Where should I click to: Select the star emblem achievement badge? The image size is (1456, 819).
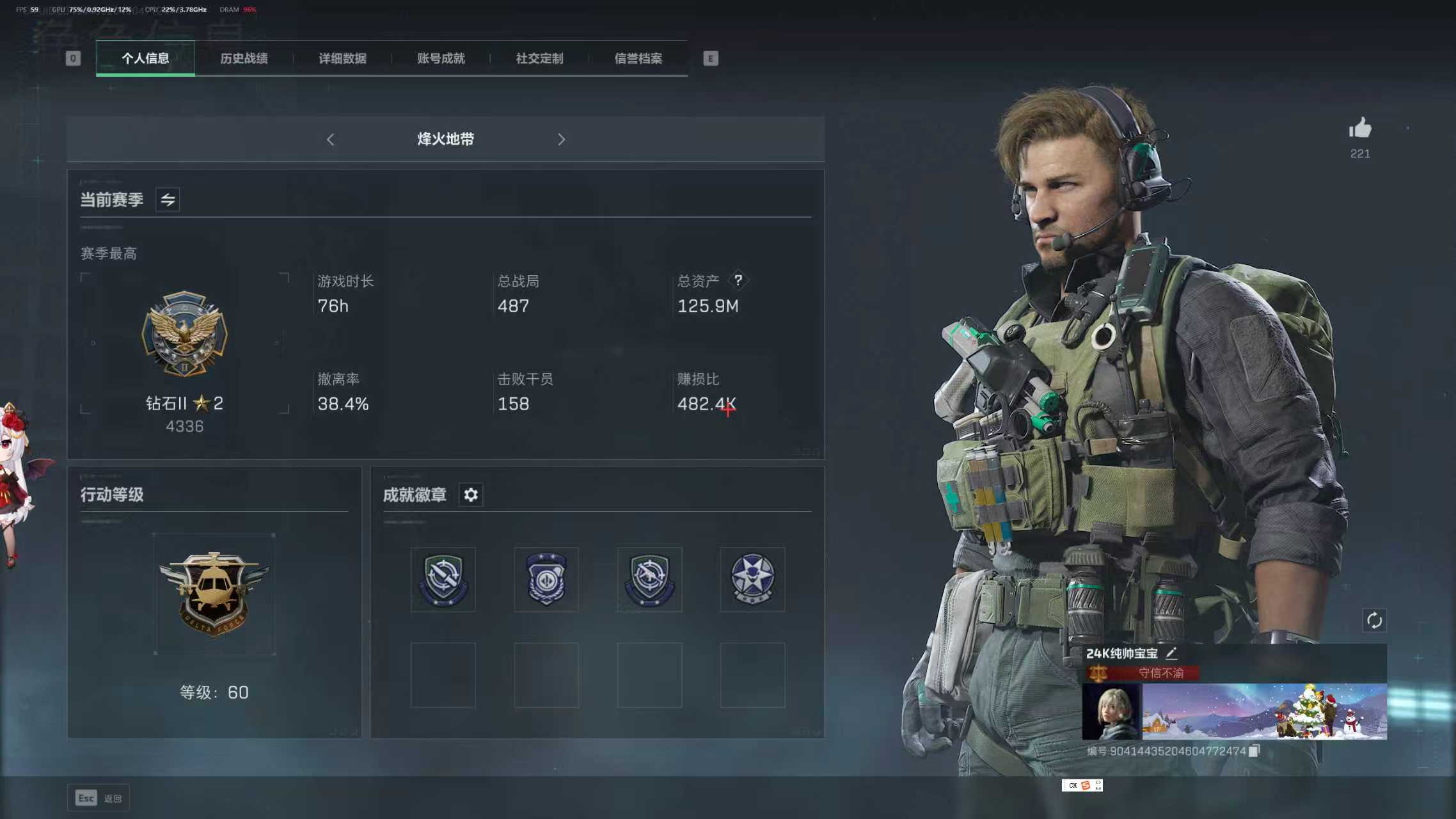point(752,579)
